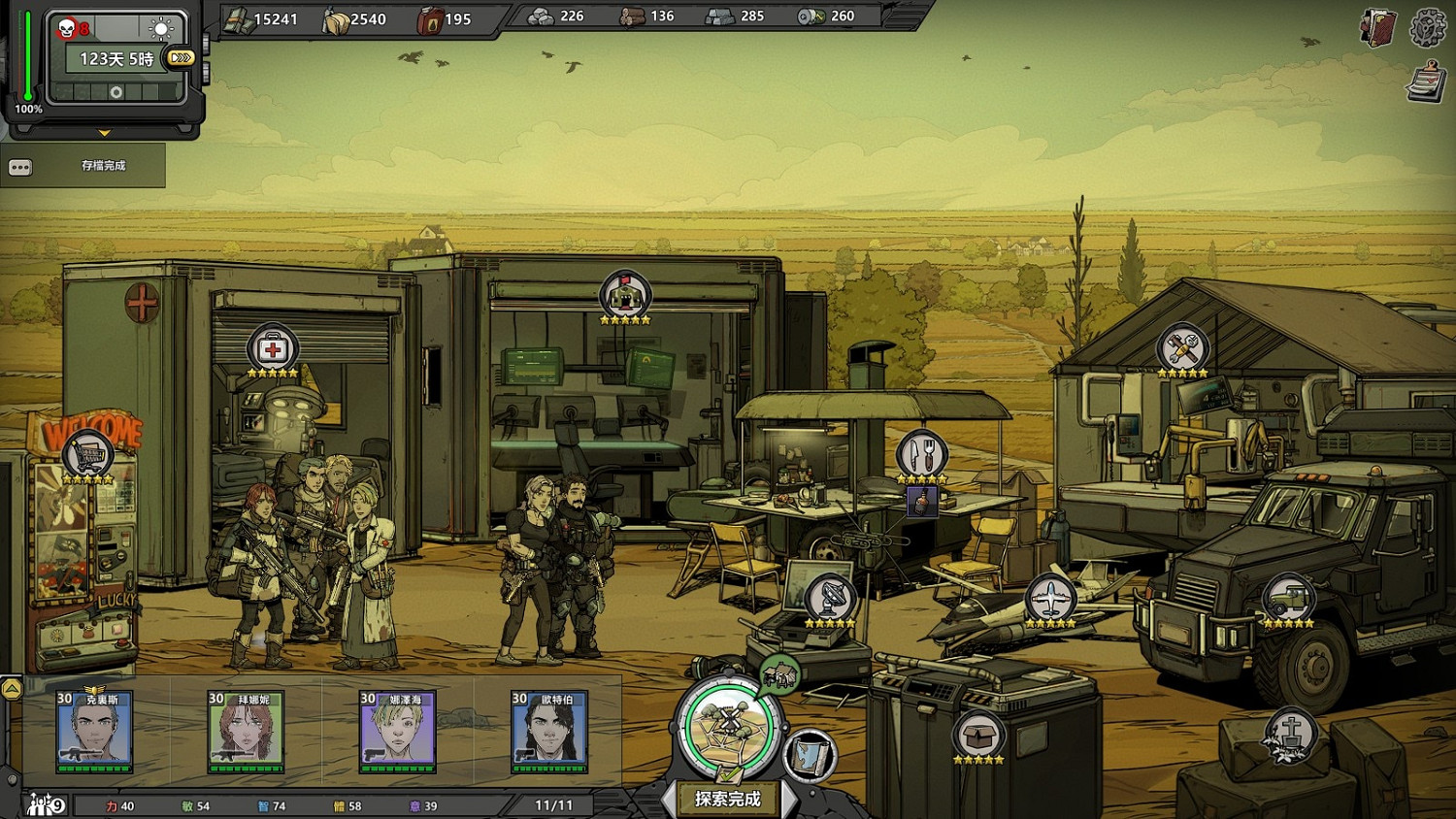Image resolution: width=1456 pixels, height=819 pixels.
Task: Select 歐特伯 character portrait
Action: (x=548, y=731)
